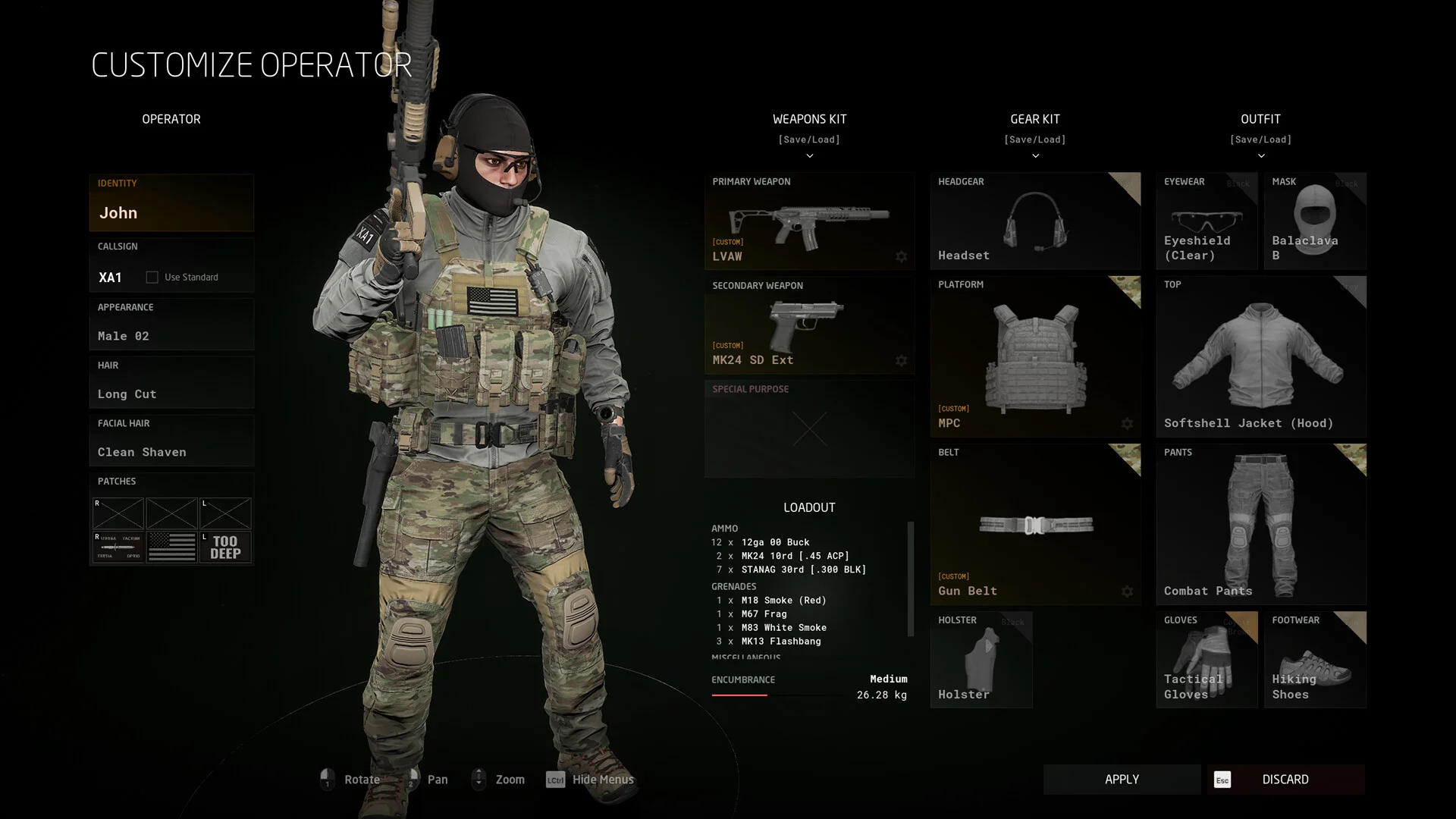Viewport: 1456px width, 819px height.
Task: Open the Hiking Shoes footwear slot
Action: 1315,660
